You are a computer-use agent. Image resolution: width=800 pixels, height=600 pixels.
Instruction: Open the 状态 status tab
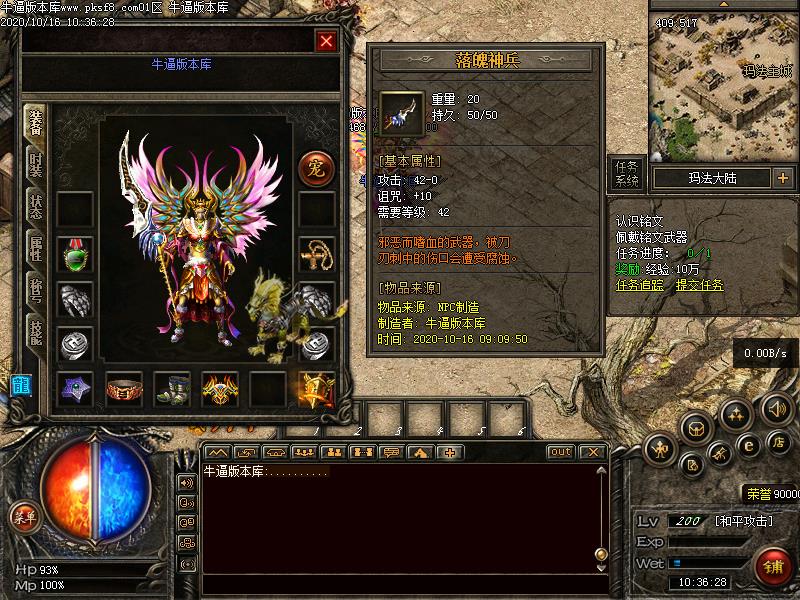click(35, 210)
